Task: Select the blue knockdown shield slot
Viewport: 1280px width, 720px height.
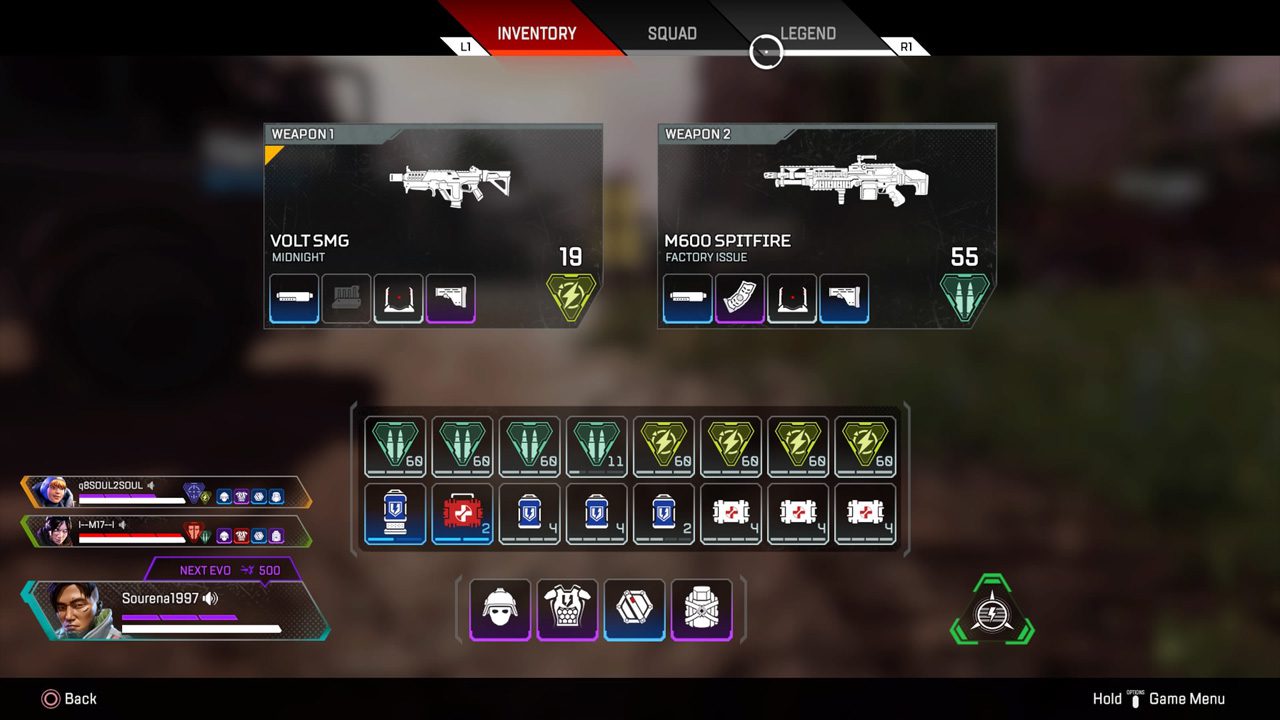Action: [x=634, y=609]
